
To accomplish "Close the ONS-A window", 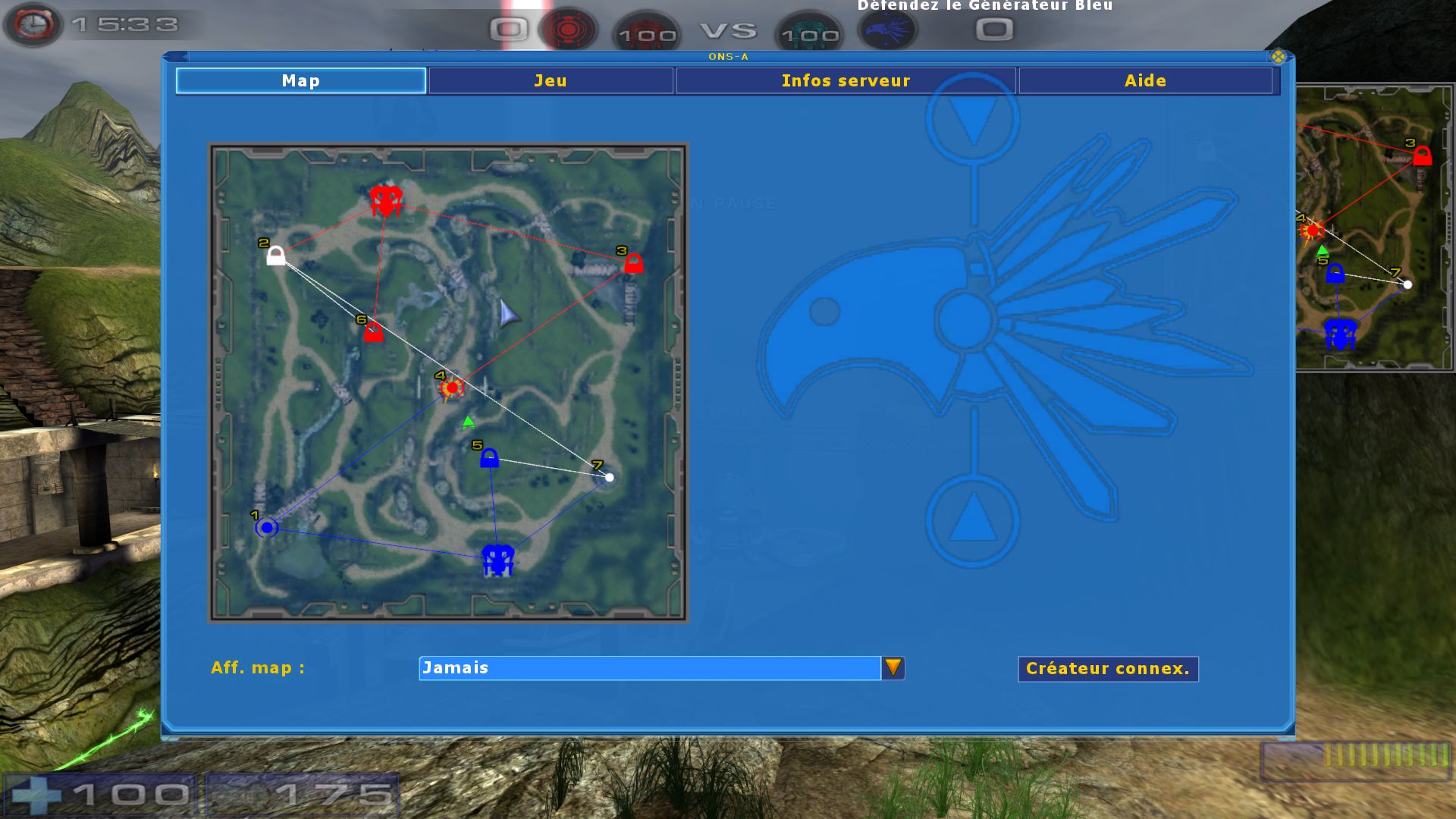I will click(x=1279, y=56).
